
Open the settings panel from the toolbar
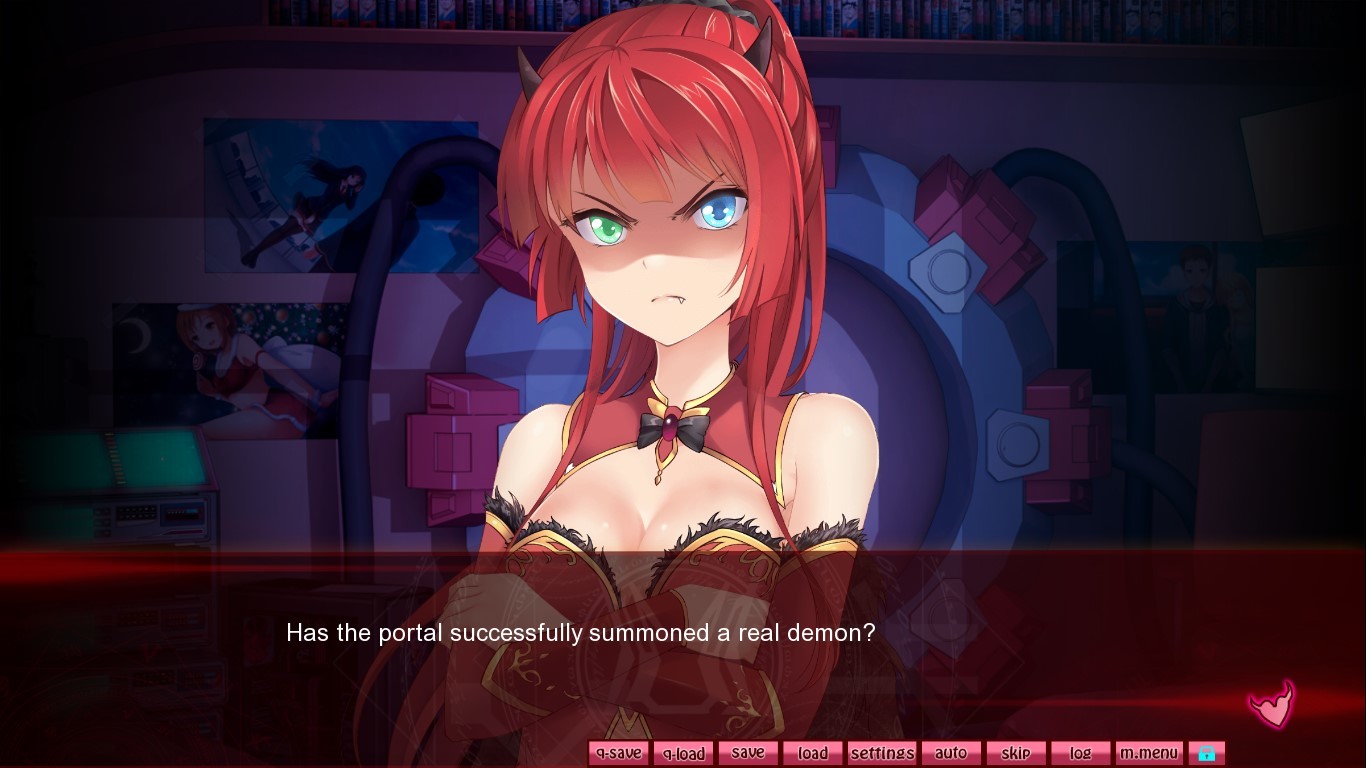[x=881, y=752]
